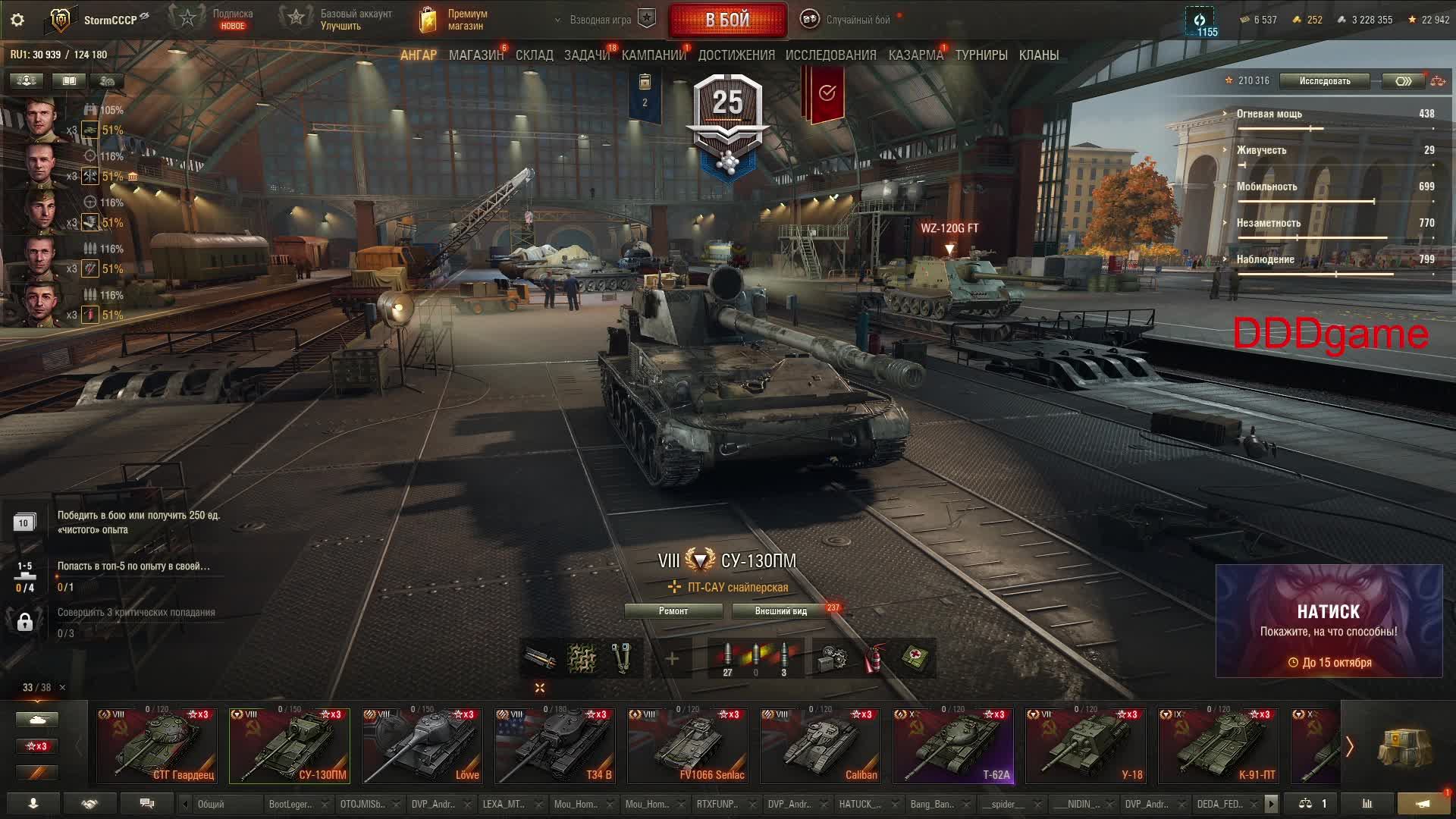Image resolution: width=1456 pixels, height=819 pixels.
Task: Switch to the МАГАЗИН tab
Action: (475, 55)
